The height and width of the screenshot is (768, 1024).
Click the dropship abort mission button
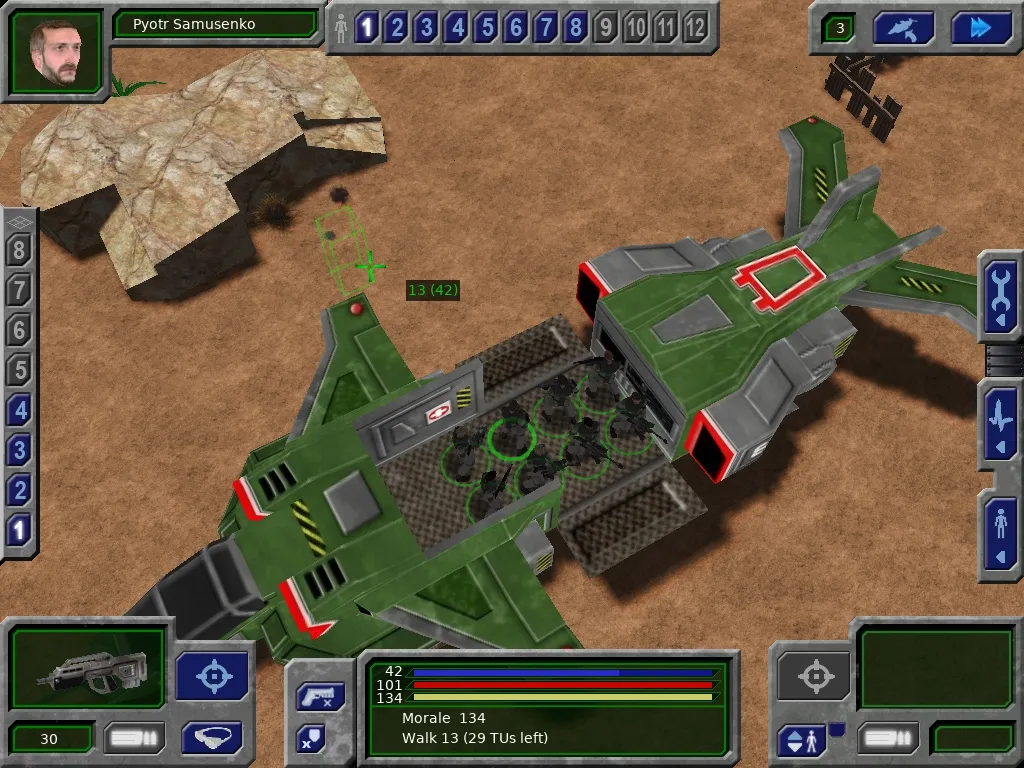click(903, 28)
